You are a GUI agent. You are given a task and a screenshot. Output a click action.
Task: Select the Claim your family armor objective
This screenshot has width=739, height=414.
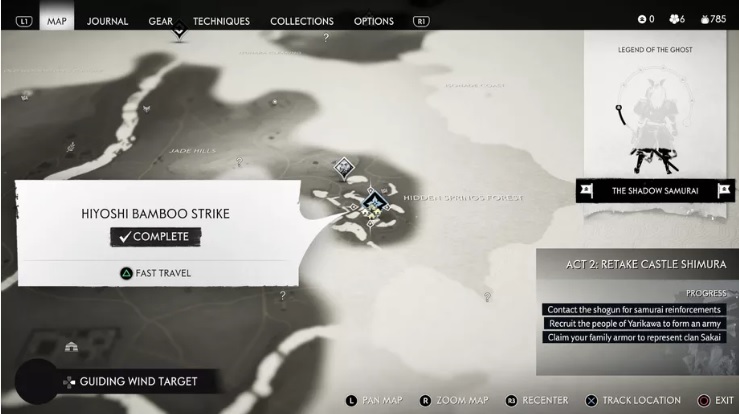pyautogui.click(x=634, y=337)
